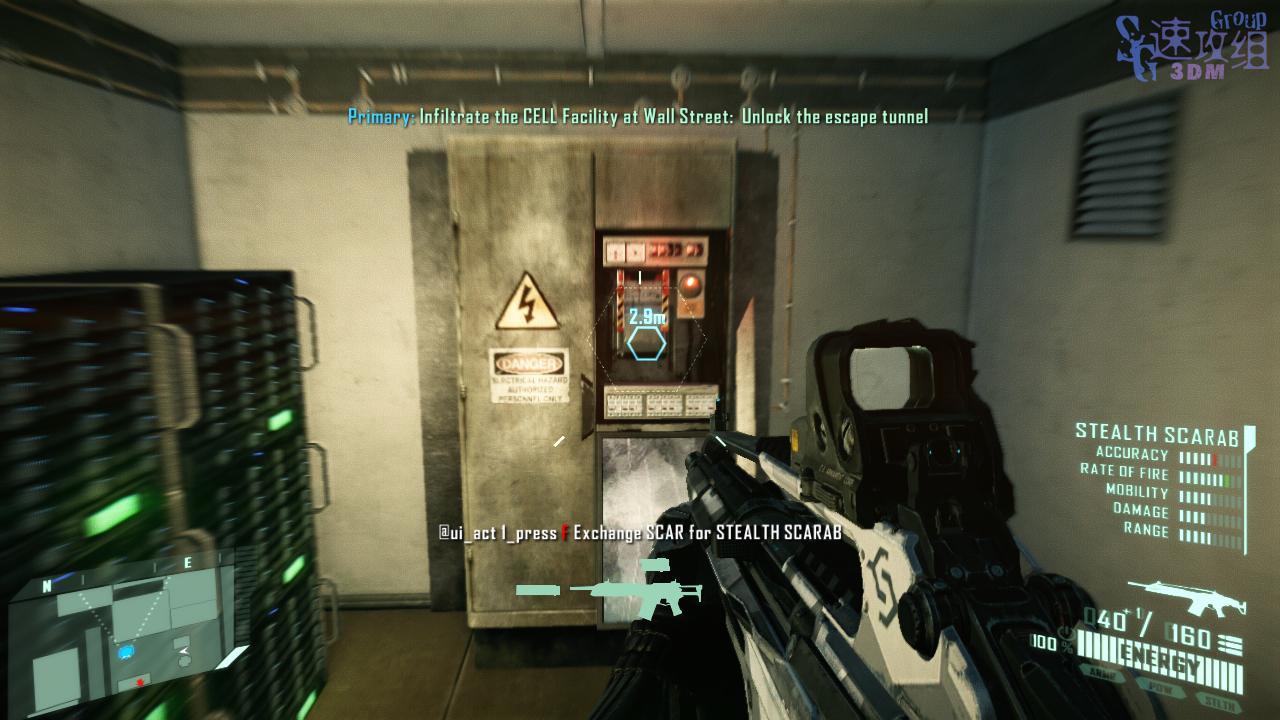Activate the POWER nanosuit mode tag
1280x720 pixels.
[1160, 686]
